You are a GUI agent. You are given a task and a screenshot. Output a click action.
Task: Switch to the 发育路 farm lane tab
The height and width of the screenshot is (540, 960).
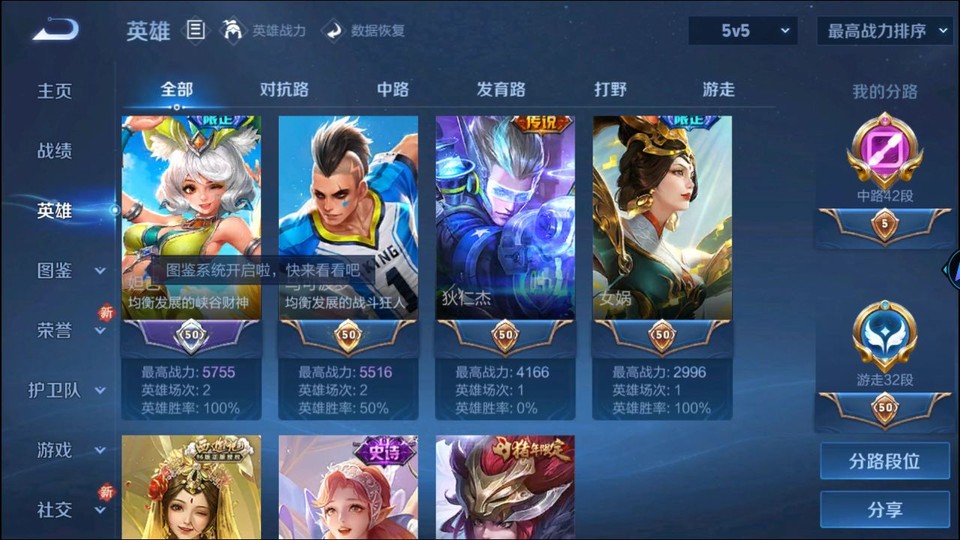(501, 89)
